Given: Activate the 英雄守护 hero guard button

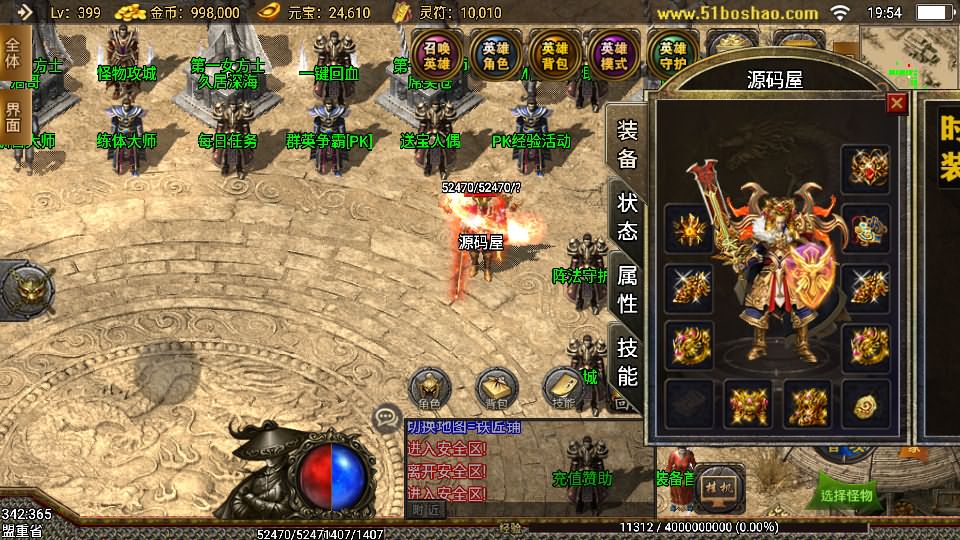Looking at the screenshot, I should [x=672, y=55].
